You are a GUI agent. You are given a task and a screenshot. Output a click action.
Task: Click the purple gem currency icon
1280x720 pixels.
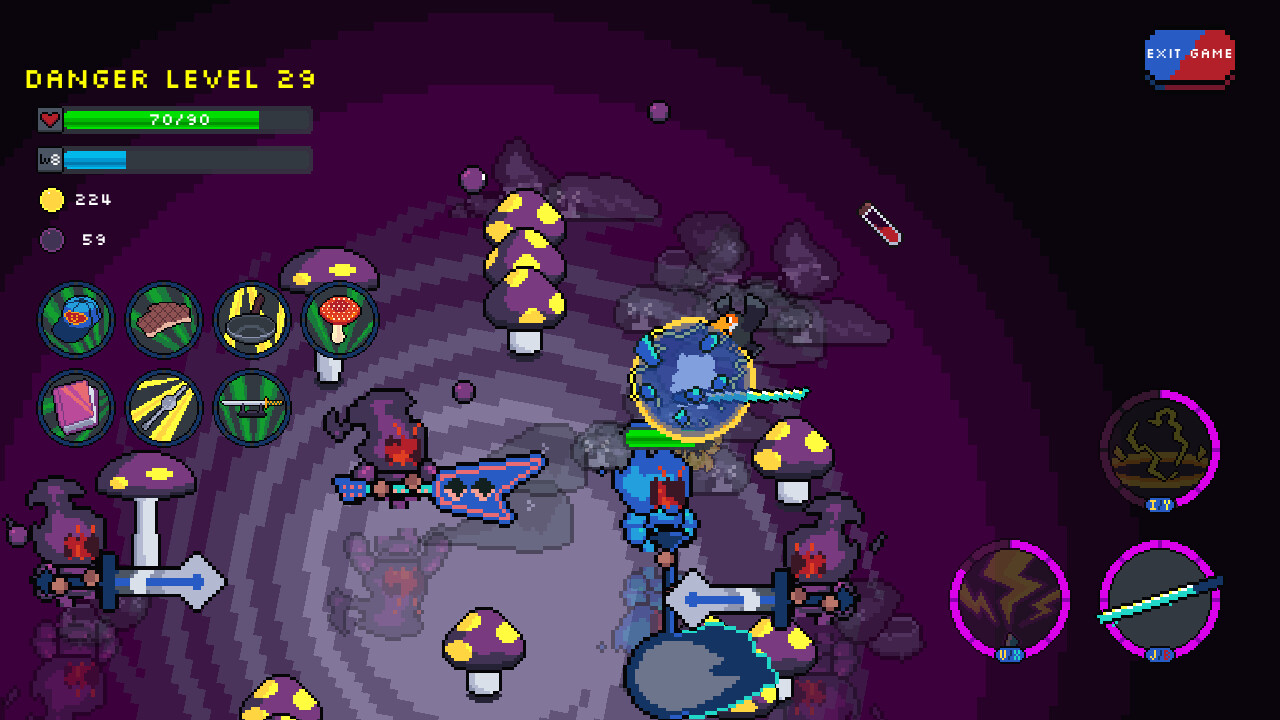click(x=50, y=240)
